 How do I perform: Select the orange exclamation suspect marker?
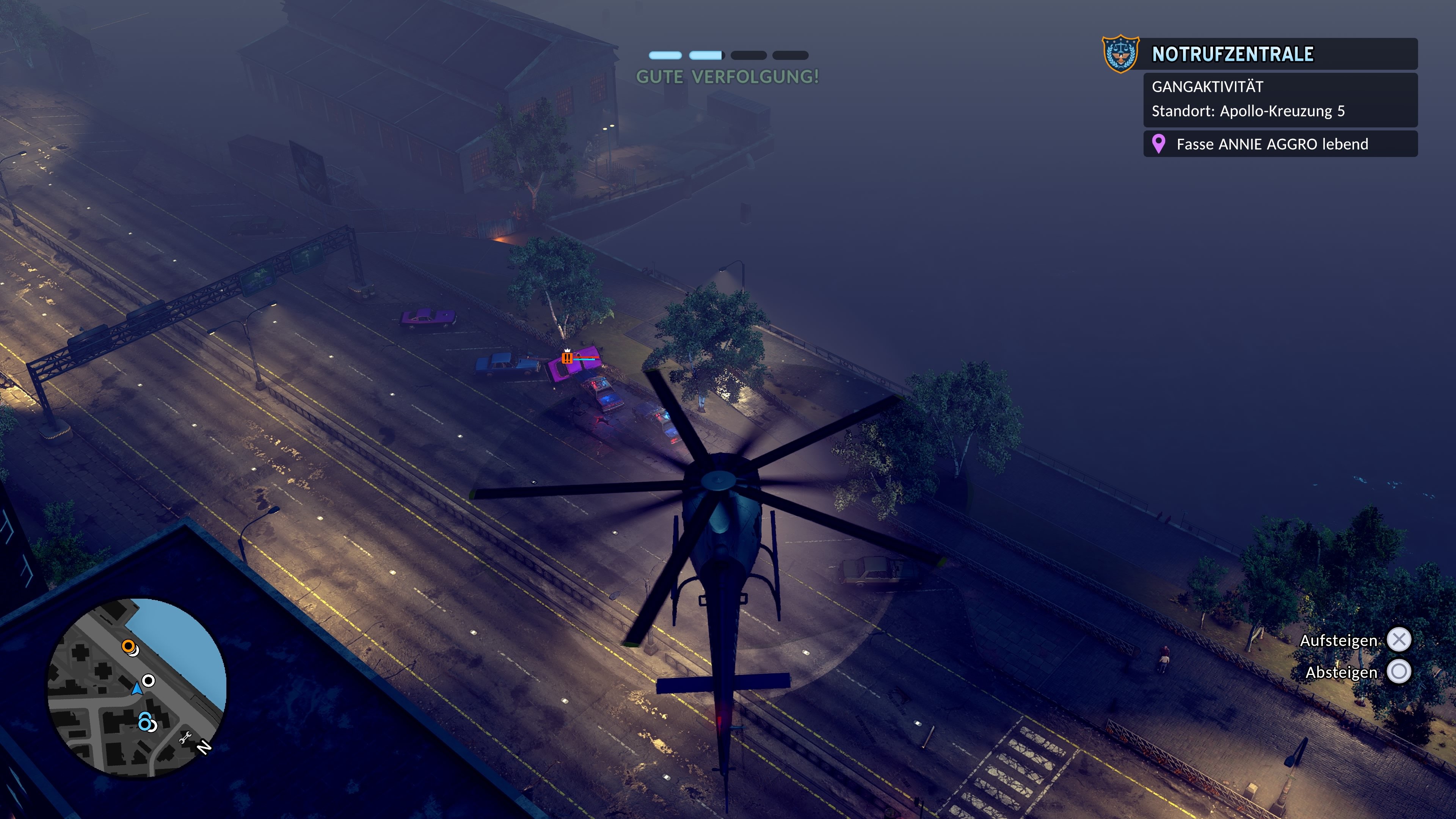click(567, 358)
